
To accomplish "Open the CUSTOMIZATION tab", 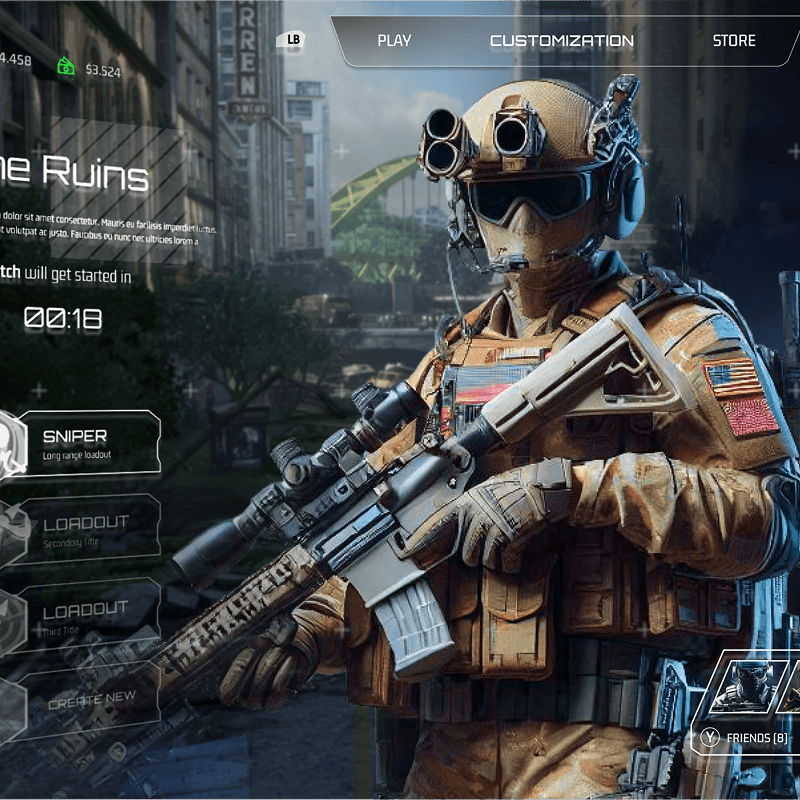I will pos(561,41).
